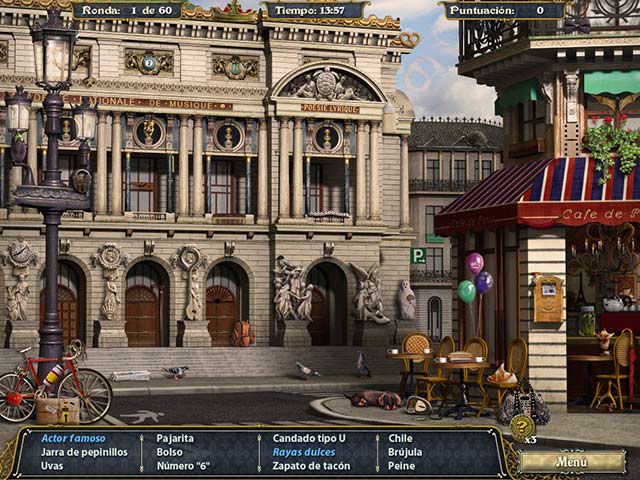Click the 'Bolso' list entry
640x480 pixels.
coord(170,452)
